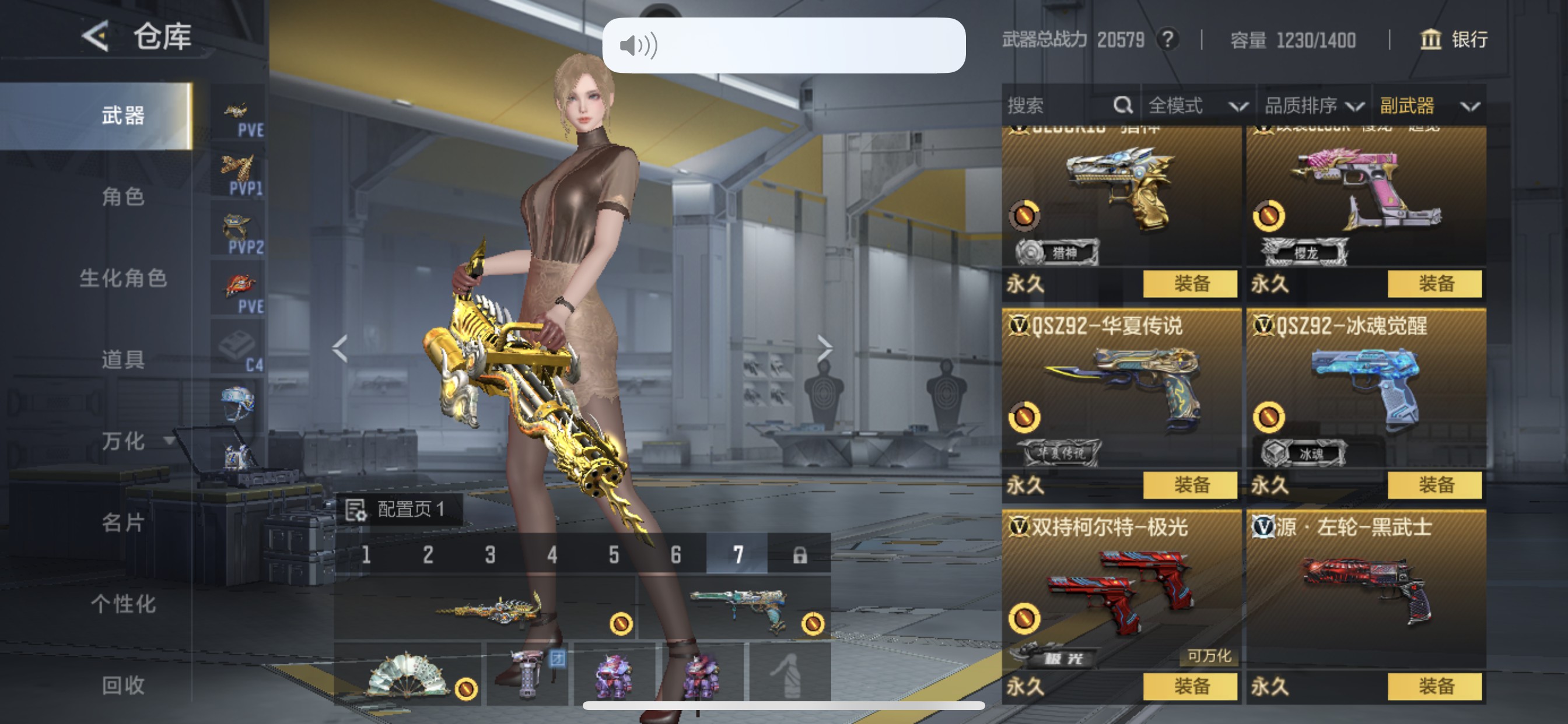
Task: Equip the QSZ92-华夏传说 pistol
Action: [1190, 485]
